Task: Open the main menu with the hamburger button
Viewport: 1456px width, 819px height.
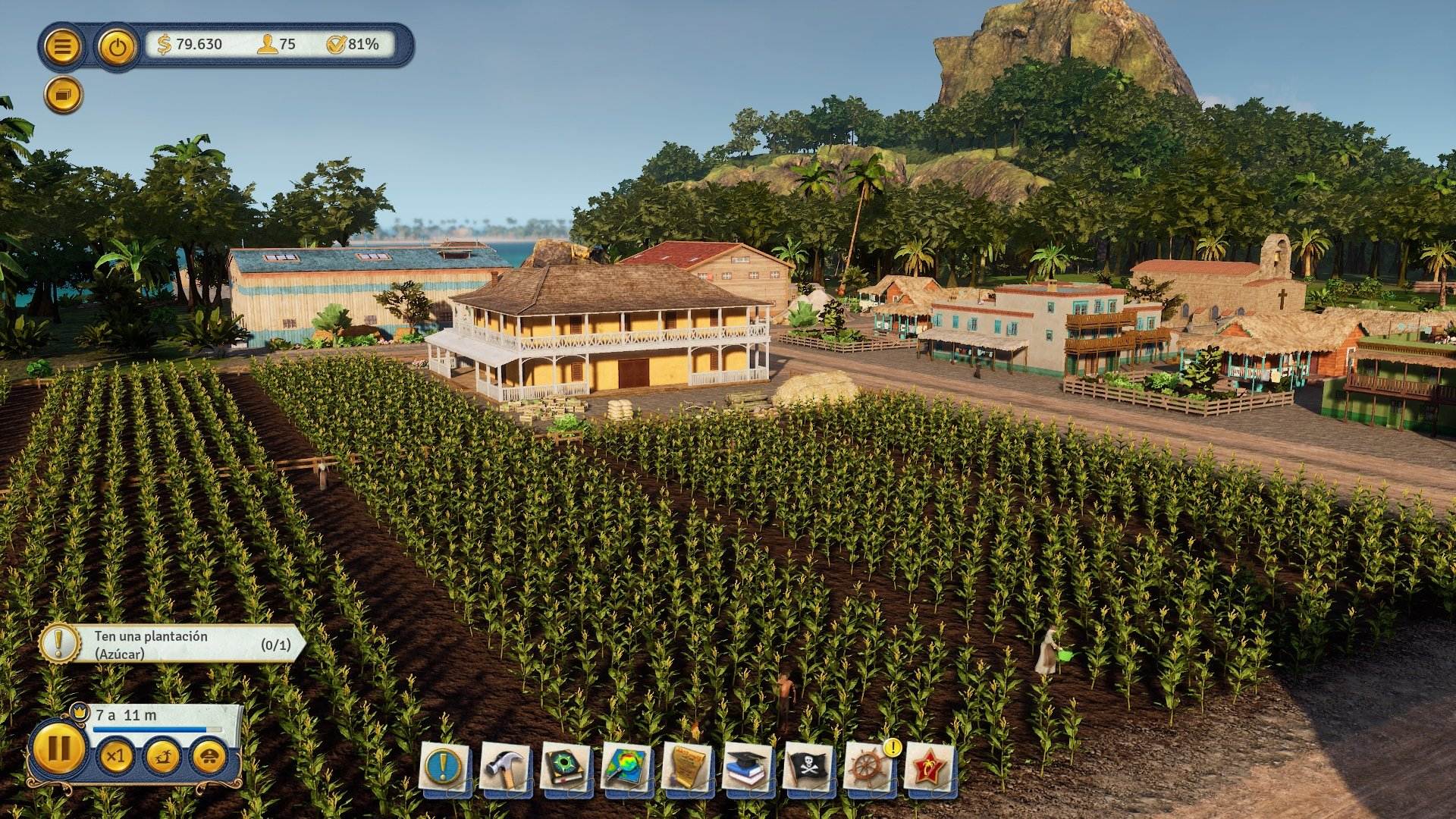Action: 62,45
